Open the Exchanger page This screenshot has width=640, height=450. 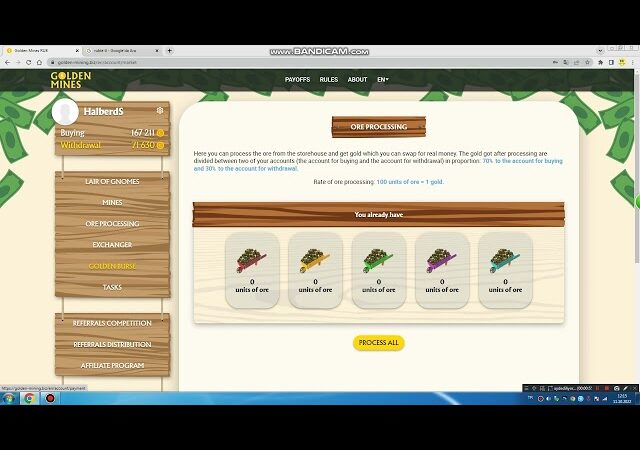(x=112, y=244)
